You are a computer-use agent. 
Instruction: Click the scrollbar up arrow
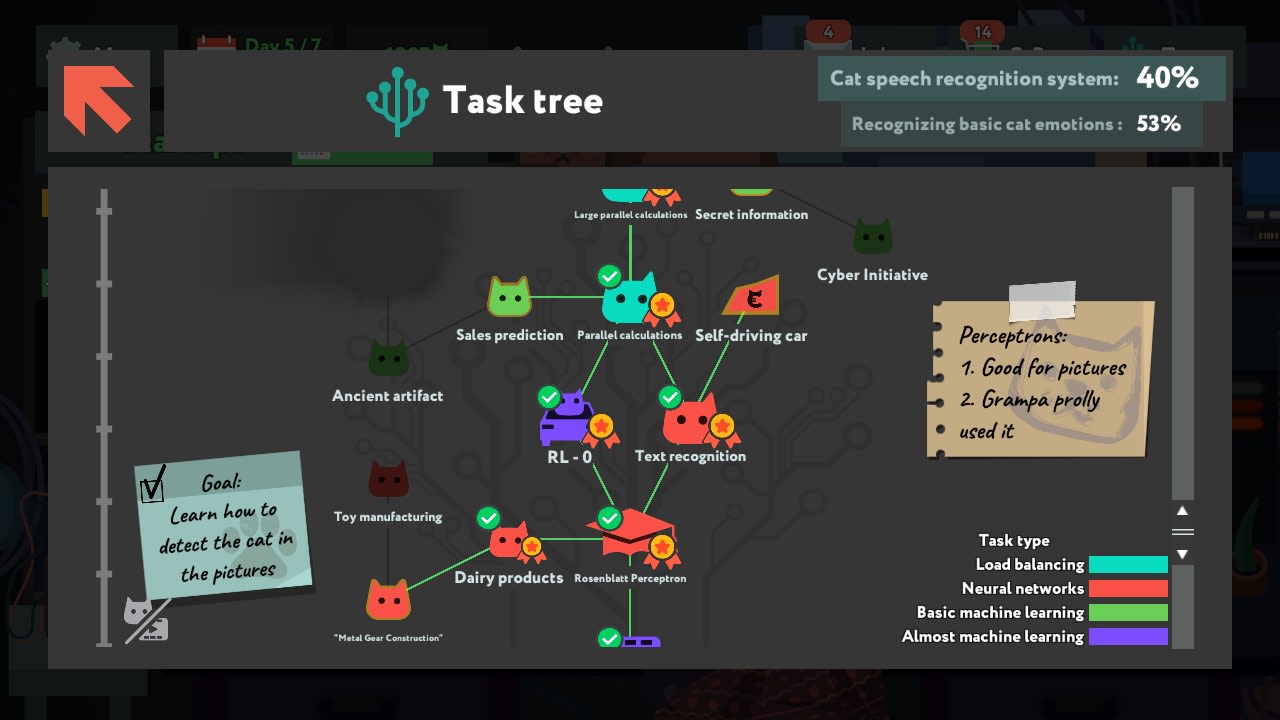click(1181, 510)
